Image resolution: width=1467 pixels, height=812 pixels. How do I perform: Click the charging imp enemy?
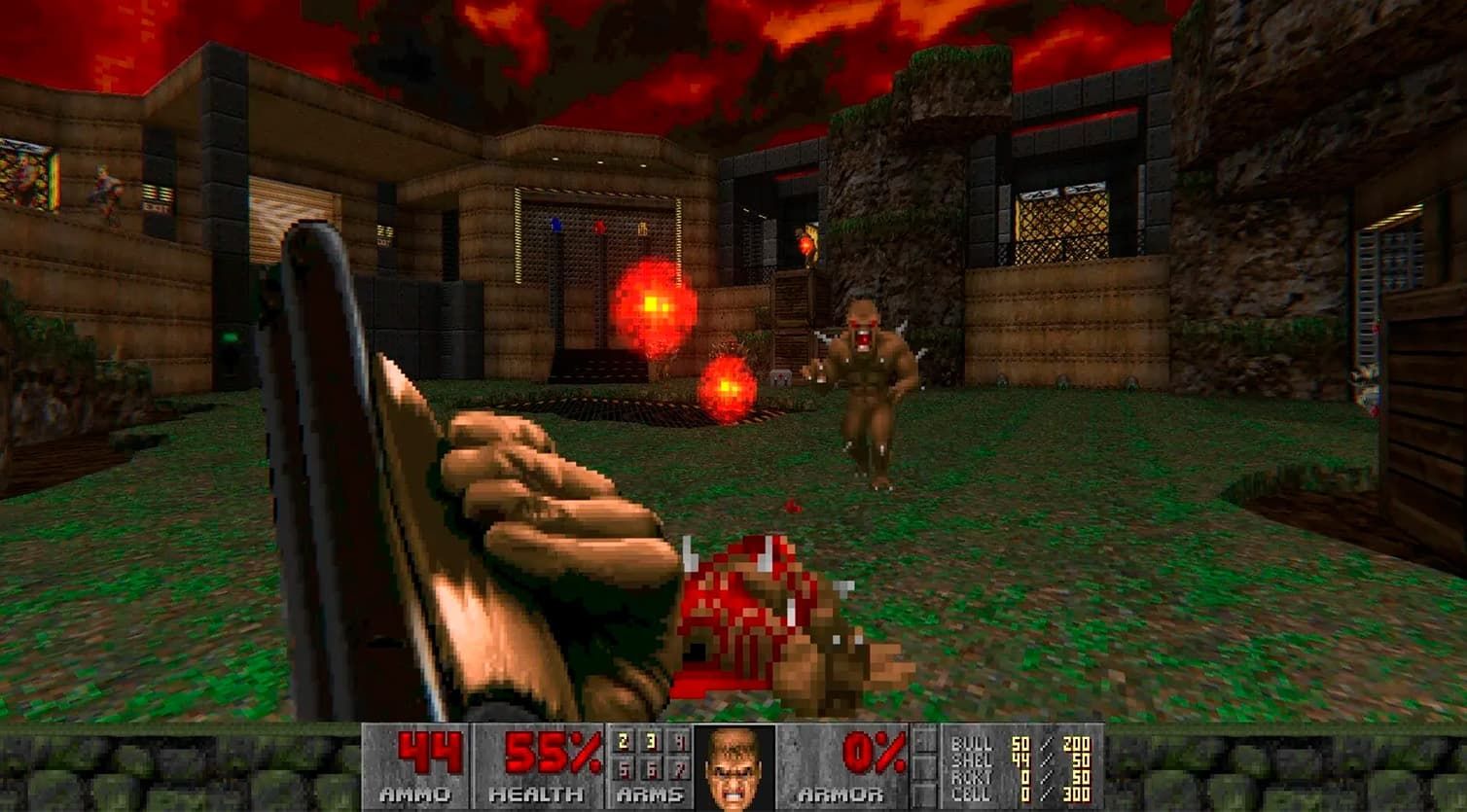coord(866,379)
